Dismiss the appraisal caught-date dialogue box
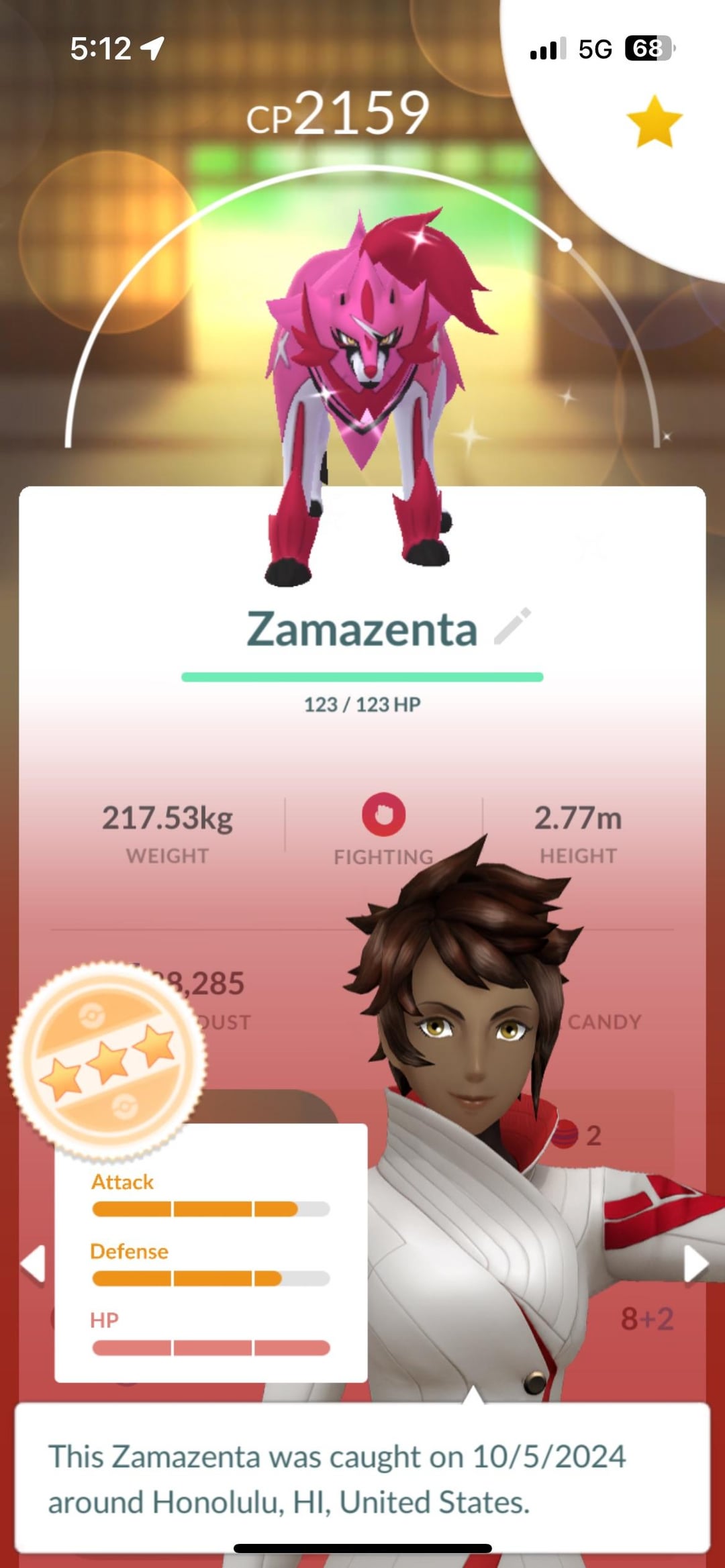 tap(362, 1479)
